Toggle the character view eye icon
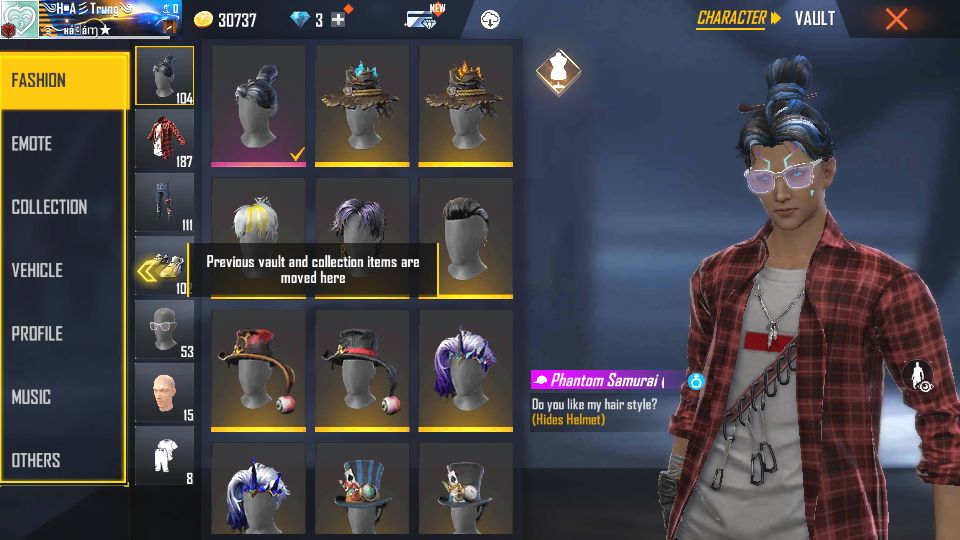The image size is (960, 540). click(918, 376)
